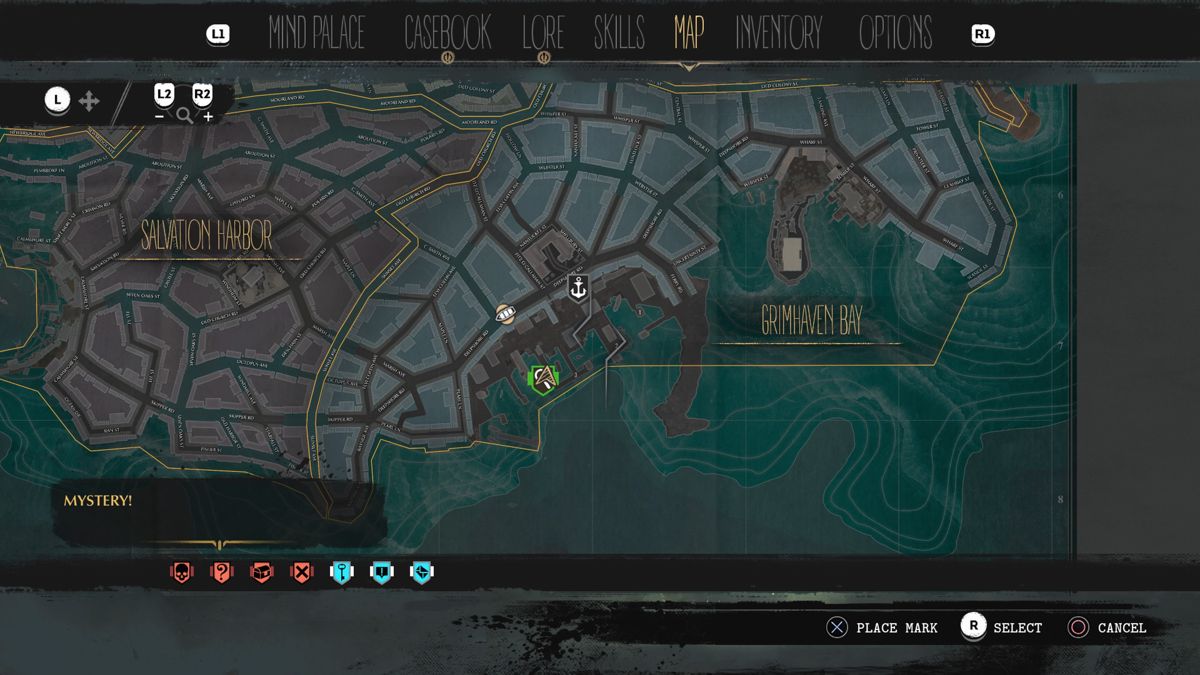
Task: Choose the blue key mark icon
Action: click(342, 573)
